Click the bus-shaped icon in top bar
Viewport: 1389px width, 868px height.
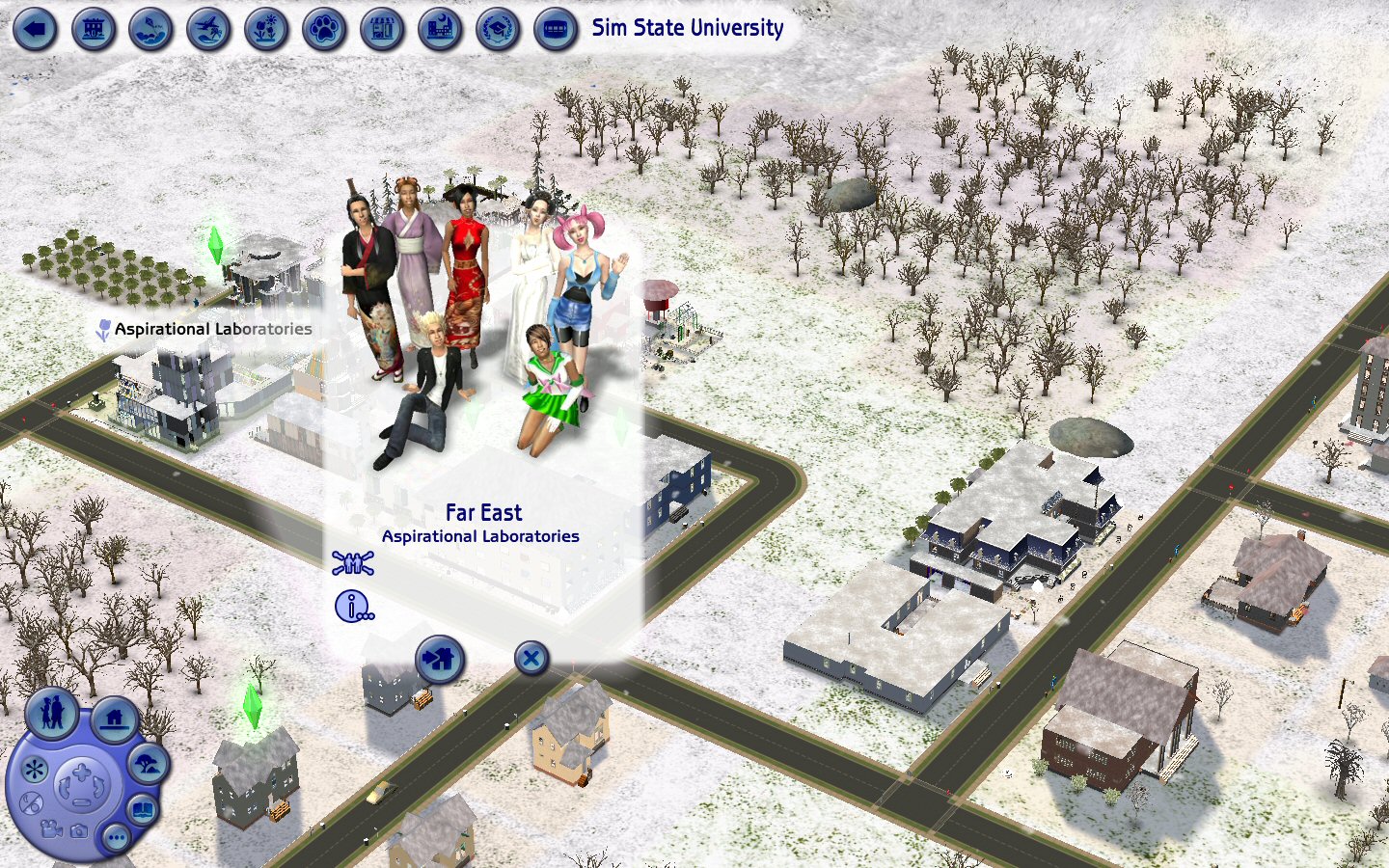(x=556, y=29)
